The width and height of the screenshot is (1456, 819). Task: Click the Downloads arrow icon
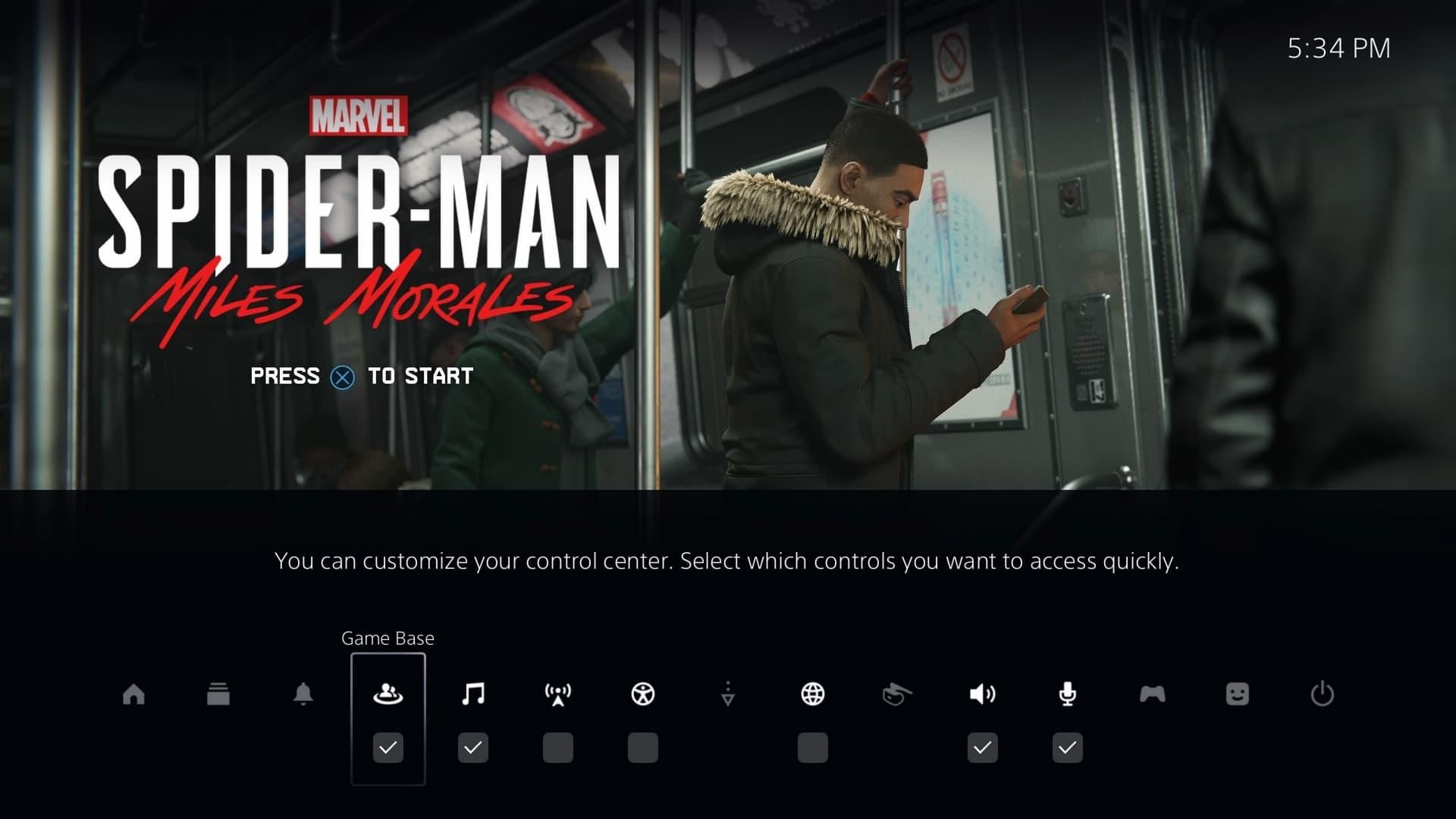click(x=728, y=695)
